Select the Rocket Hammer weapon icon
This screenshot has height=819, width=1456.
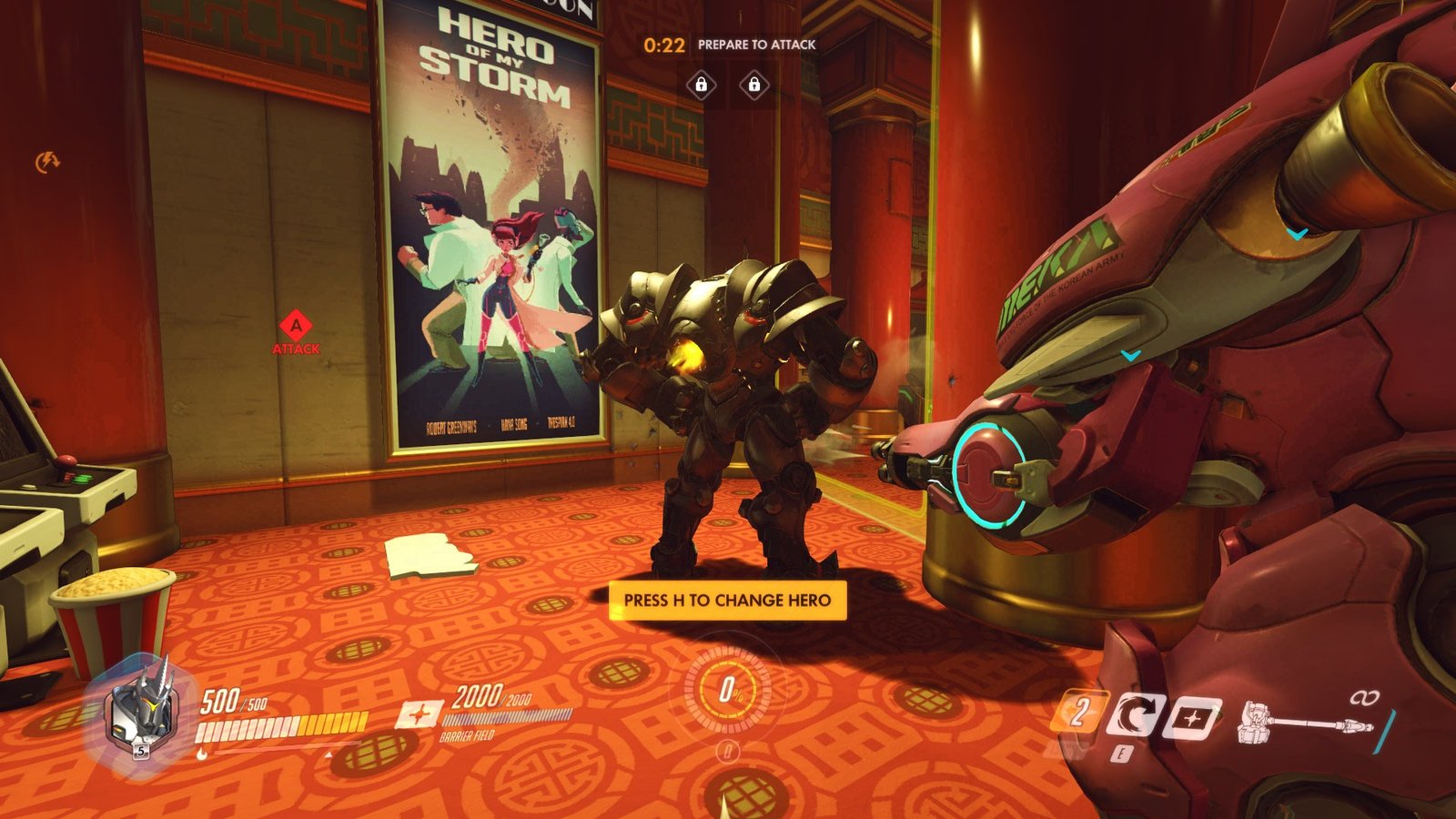pos(1301,723)
